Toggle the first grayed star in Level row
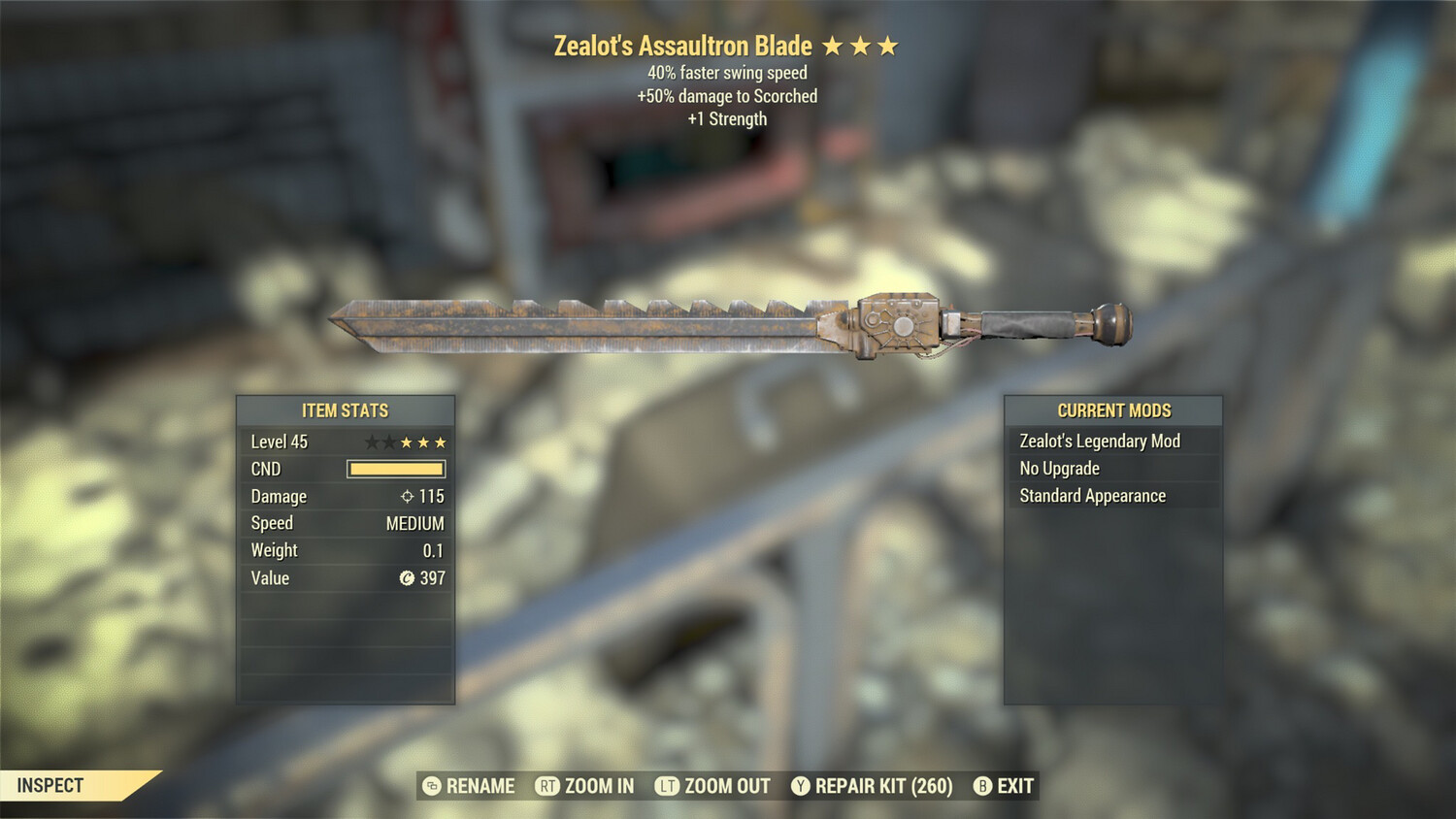This screenshot has width=1456, height=819. pyautogui.click(x=372, y=441)
